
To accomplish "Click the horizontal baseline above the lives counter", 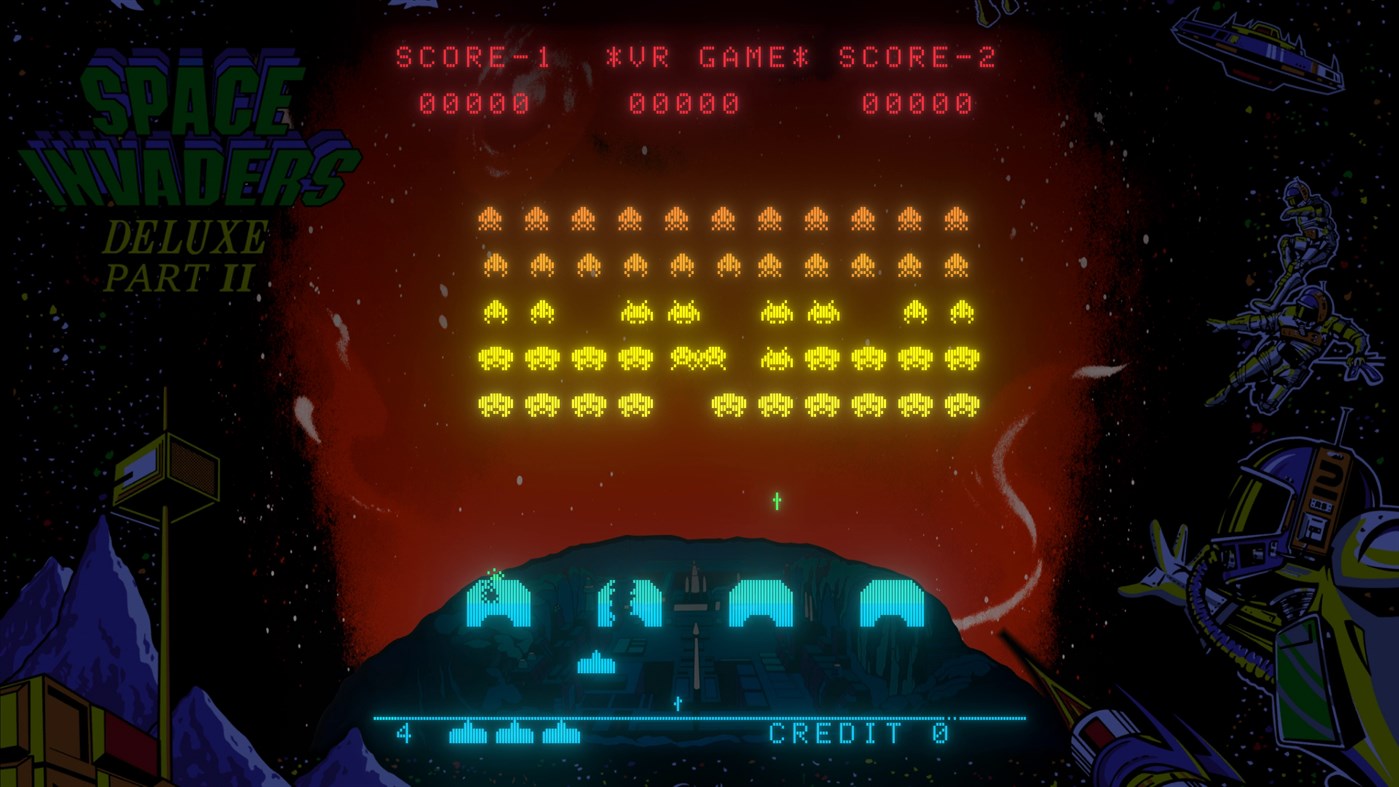I will tap(700, 716).
